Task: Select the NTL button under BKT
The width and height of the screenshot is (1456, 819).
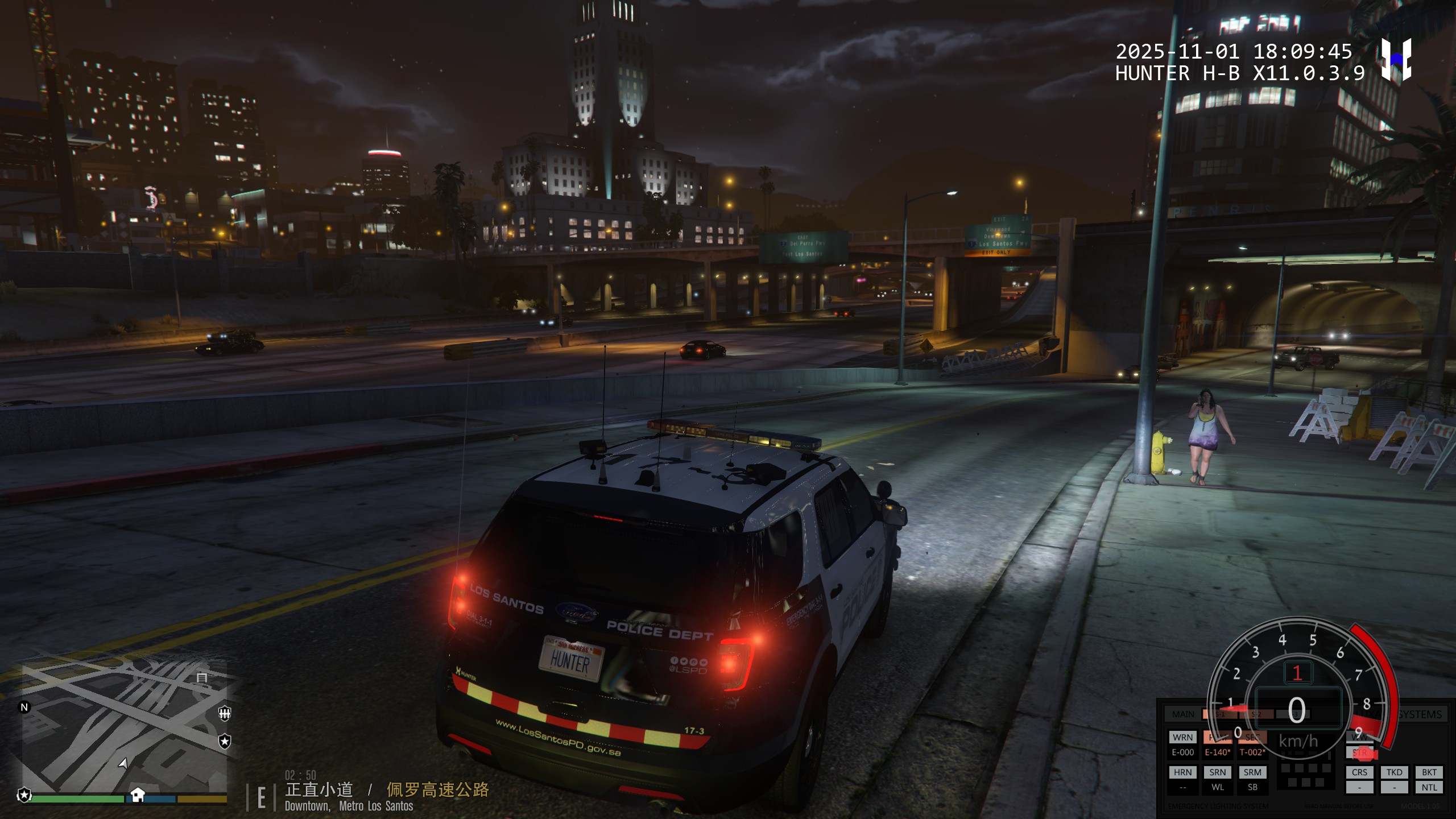Action: click(1429, 788)
